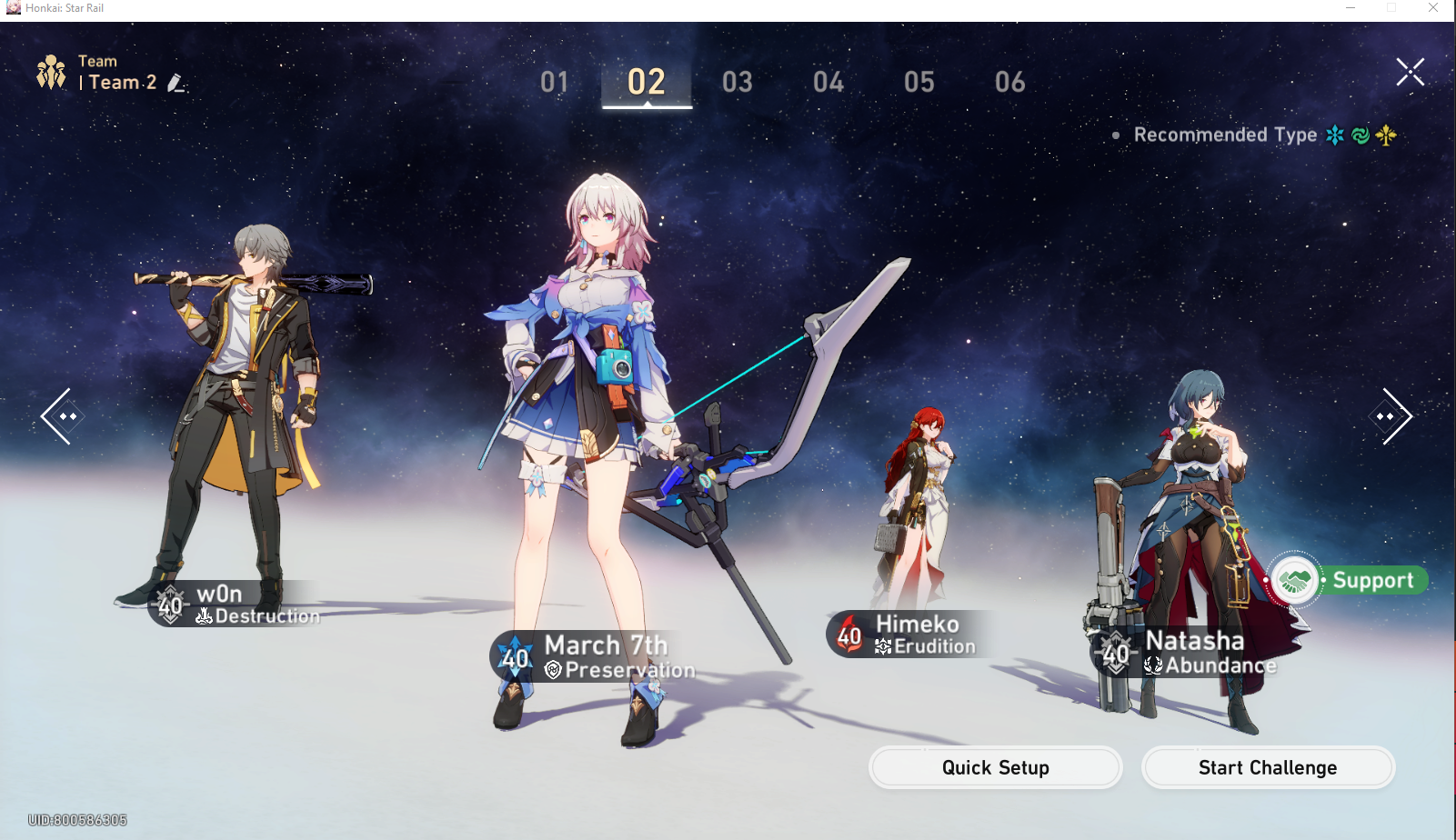This screenshot has height=840, width=1456.
Task: Click the Recommended Type bullet indicator
Action: tap(1118, 135)
